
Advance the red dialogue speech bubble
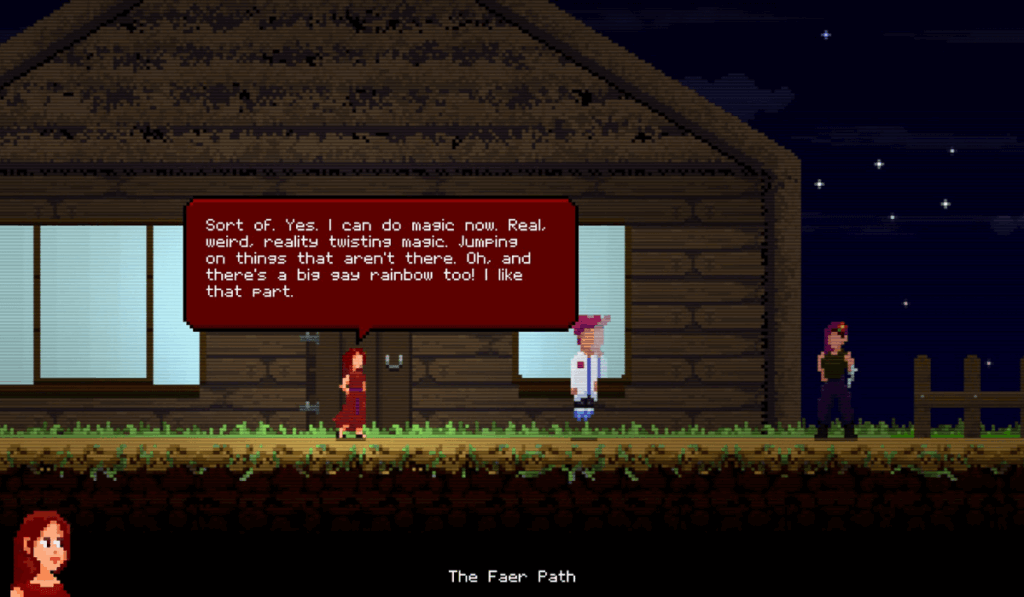380,262
